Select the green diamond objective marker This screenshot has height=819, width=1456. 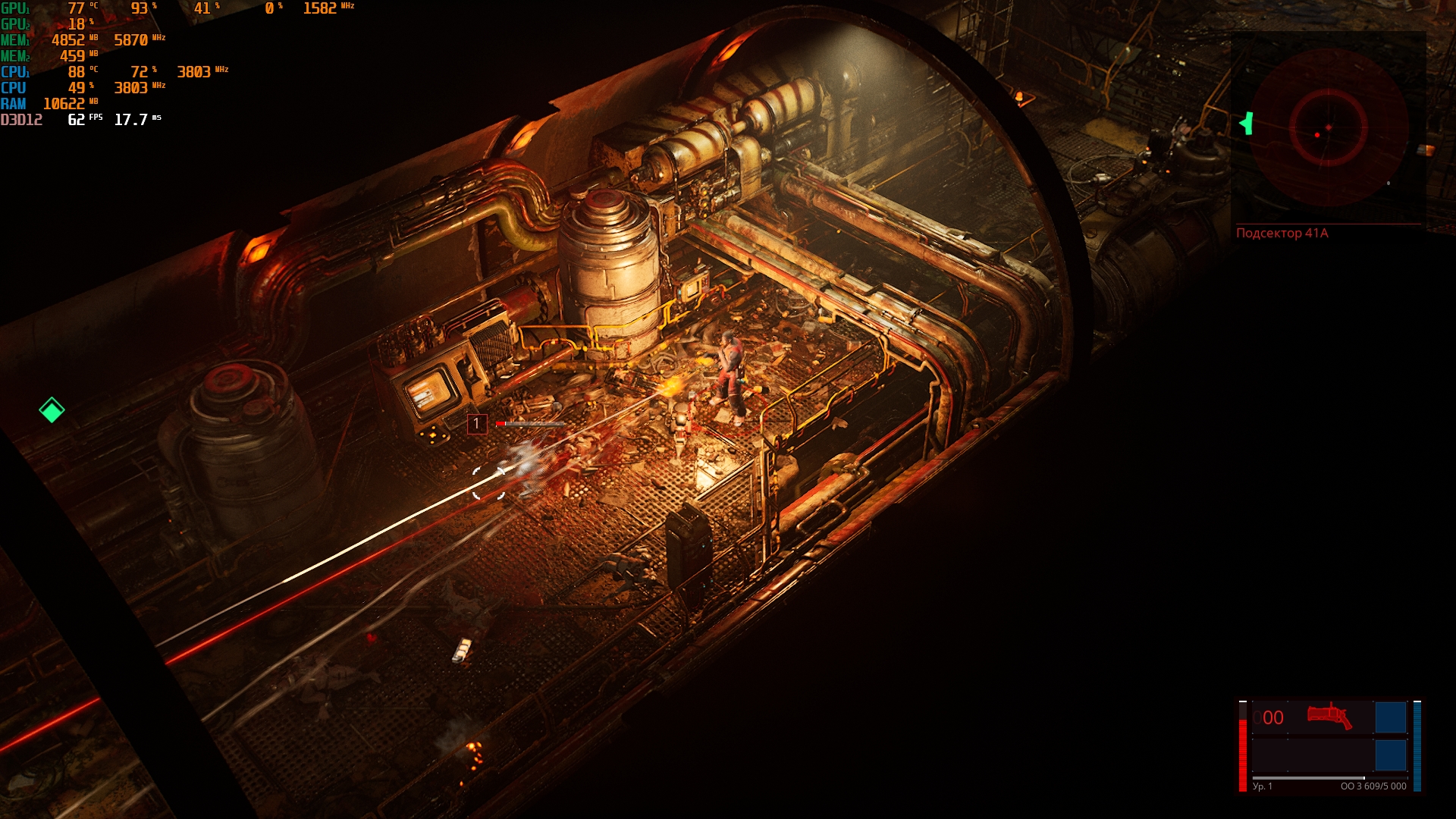point(52,410)
